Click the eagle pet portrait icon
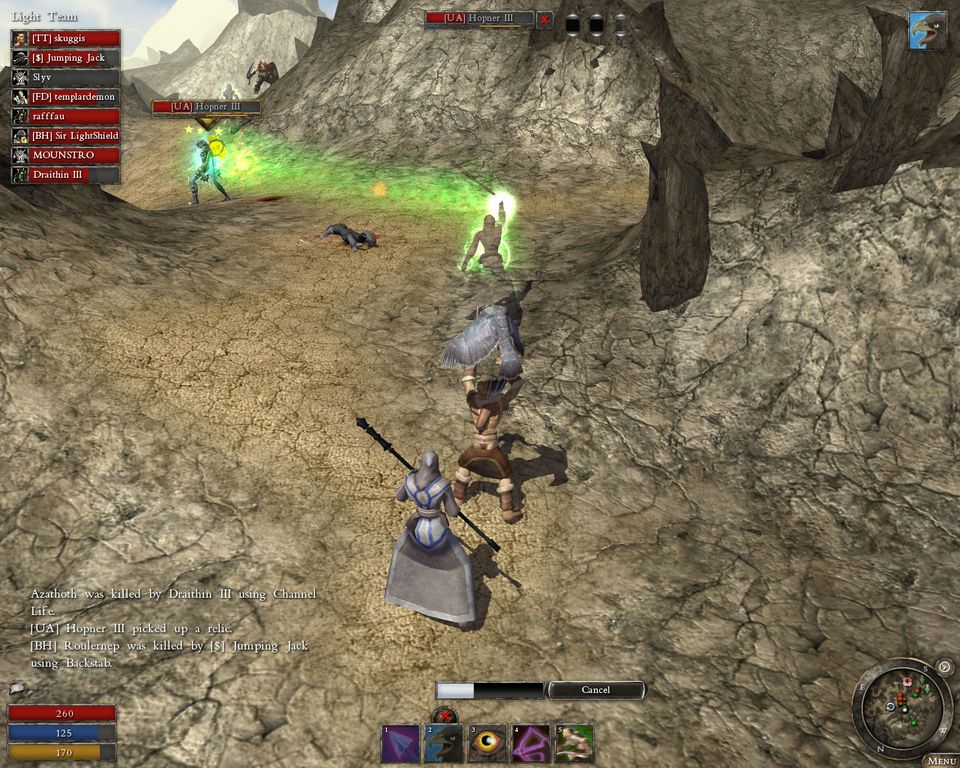 (x=927, y=31)
